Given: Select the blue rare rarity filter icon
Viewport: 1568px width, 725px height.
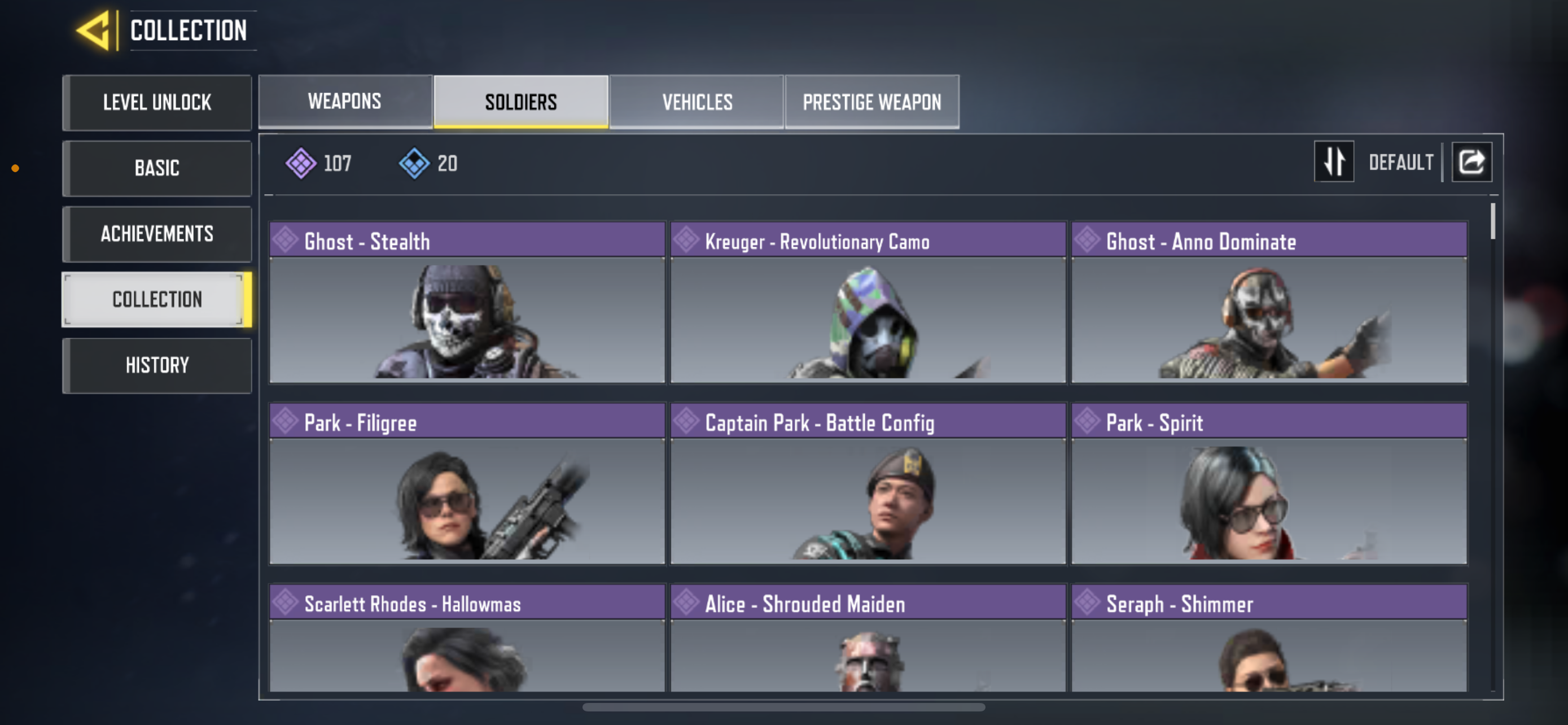Looking at the screenshot, I should point(414,163).
